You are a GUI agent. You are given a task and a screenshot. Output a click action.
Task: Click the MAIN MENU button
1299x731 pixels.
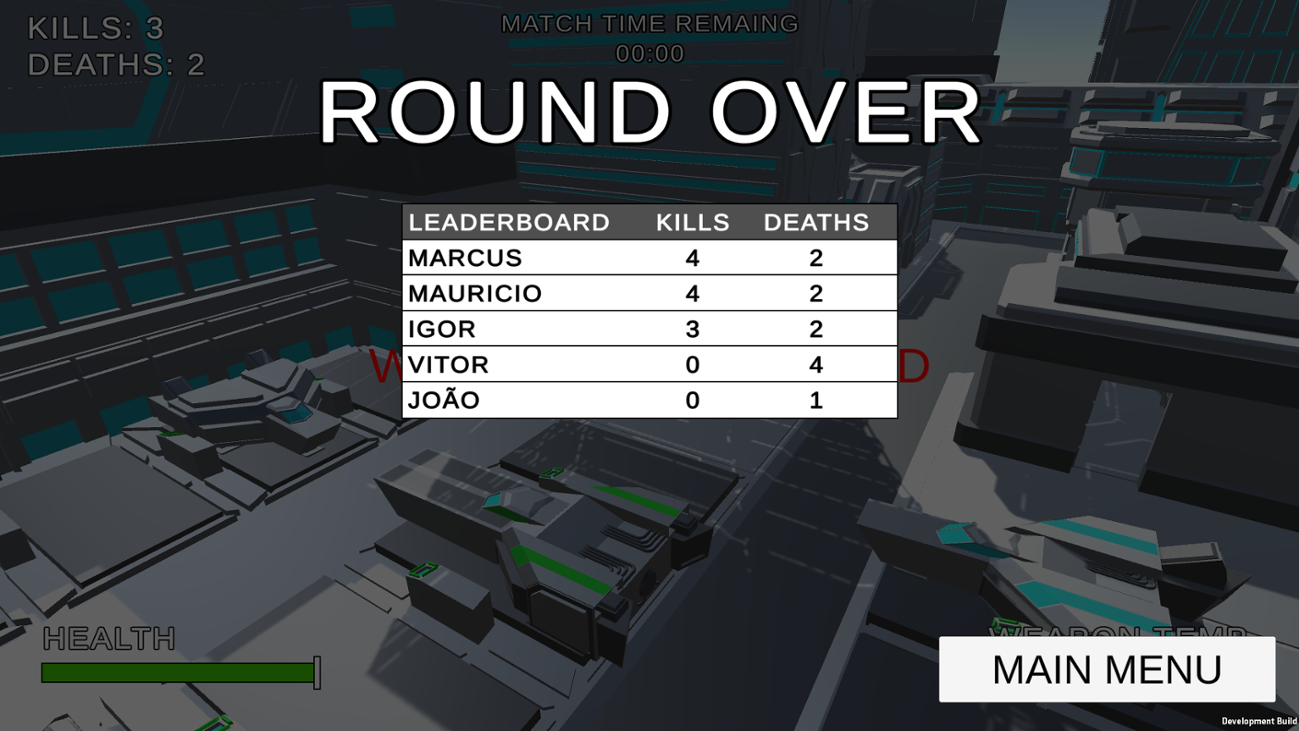coord(1106,669)
